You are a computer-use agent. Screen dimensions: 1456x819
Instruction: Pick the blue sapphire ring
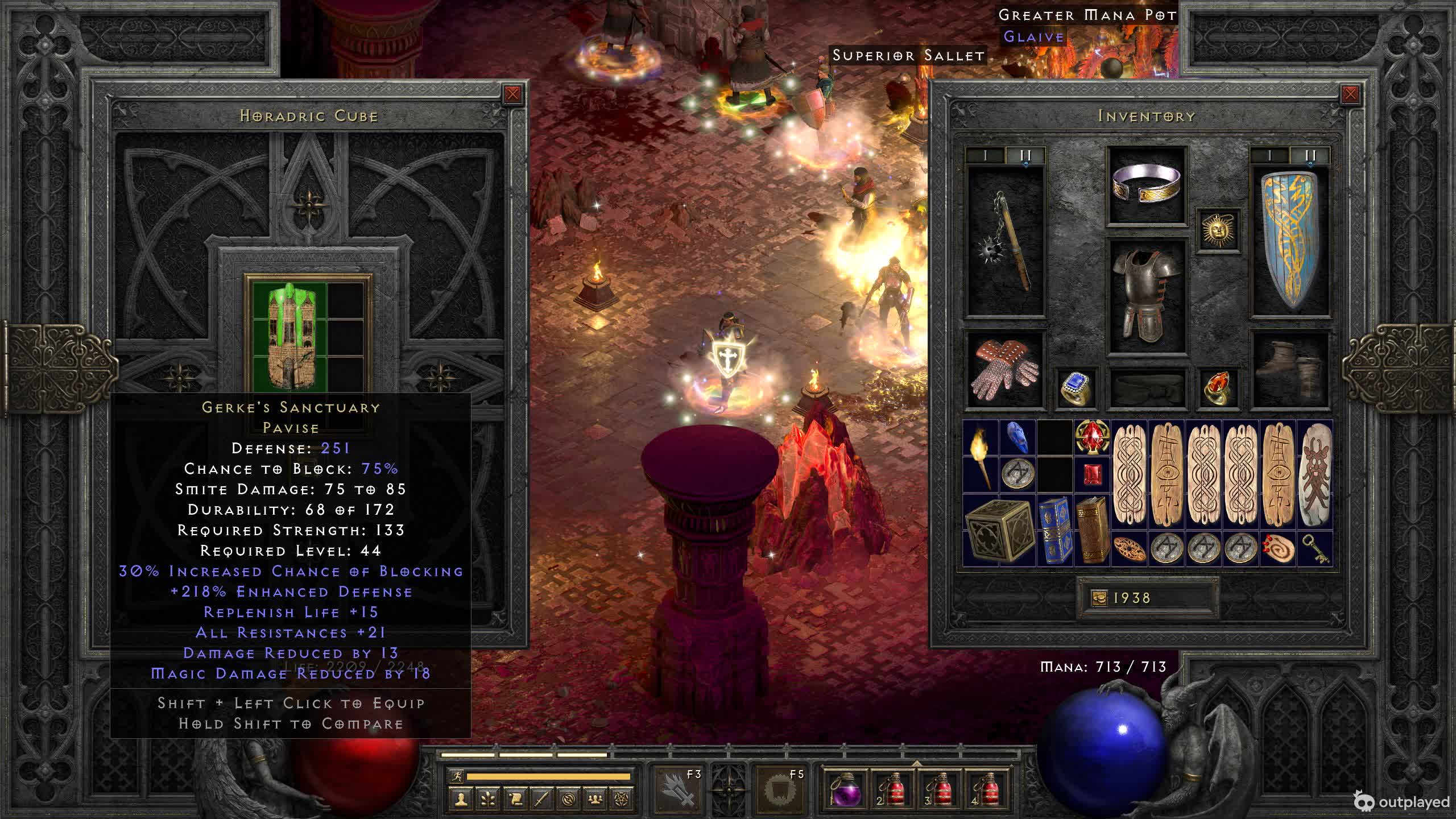pyautogui.click(x=1076, y=388)
